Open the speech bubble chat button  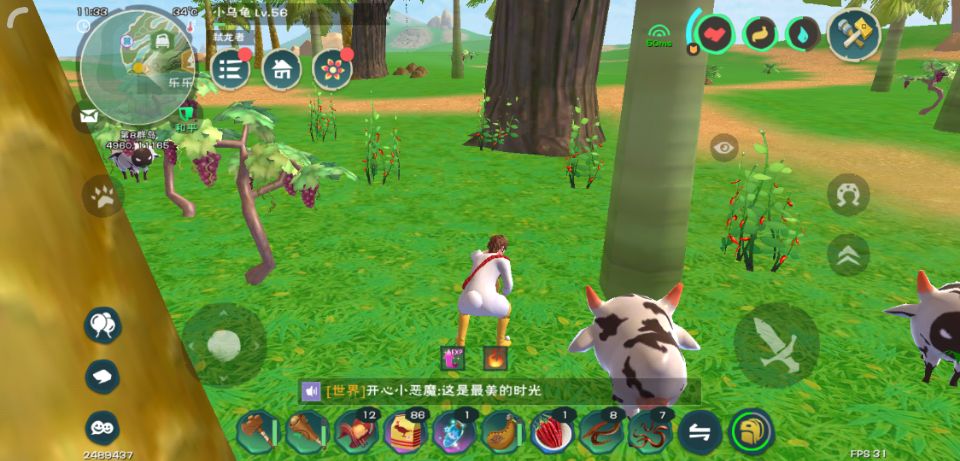[x=102, y=376]
